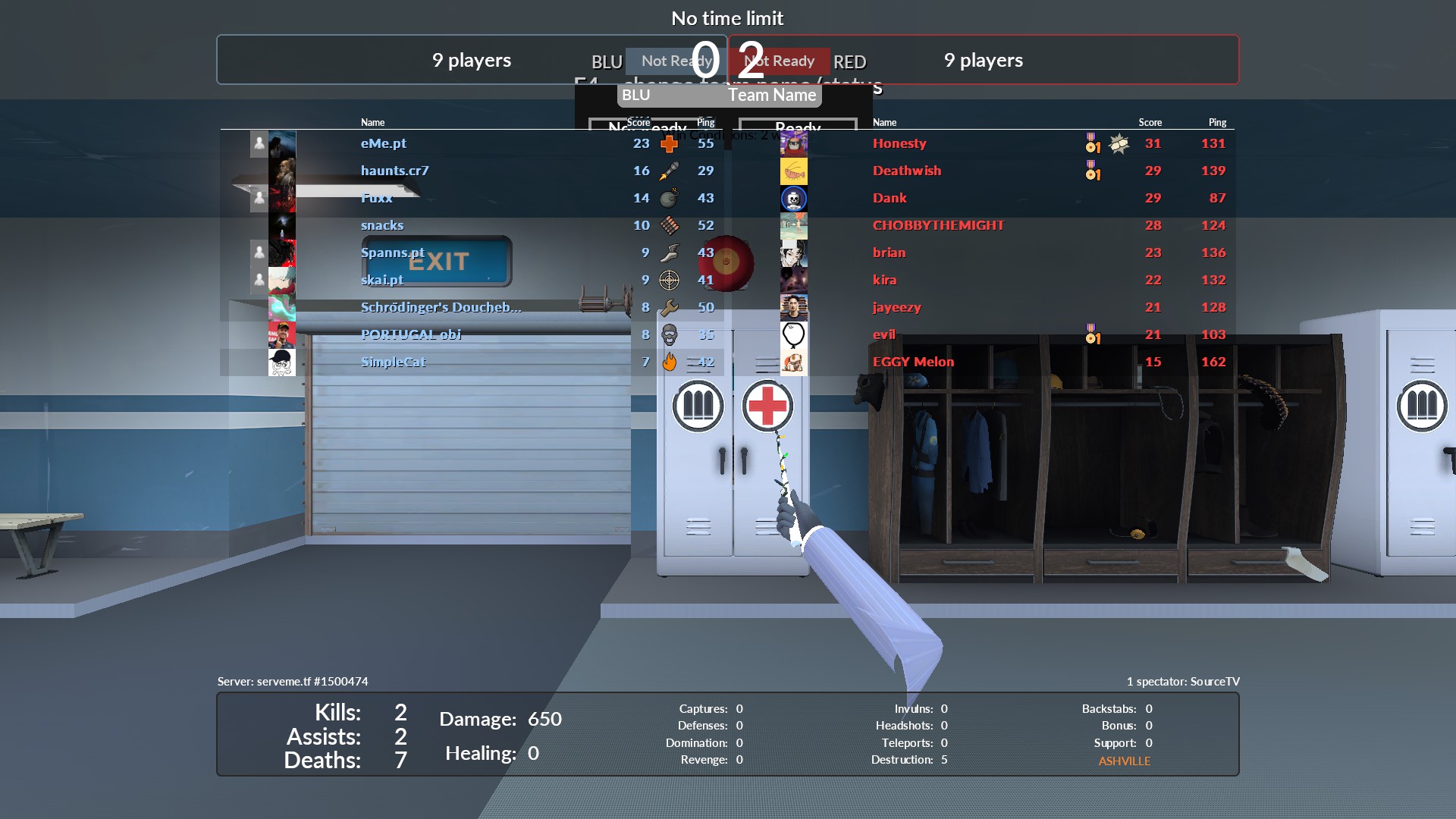Choose the player evil
The height and width of the screenshot is (819, 1456).
(883, 334)
